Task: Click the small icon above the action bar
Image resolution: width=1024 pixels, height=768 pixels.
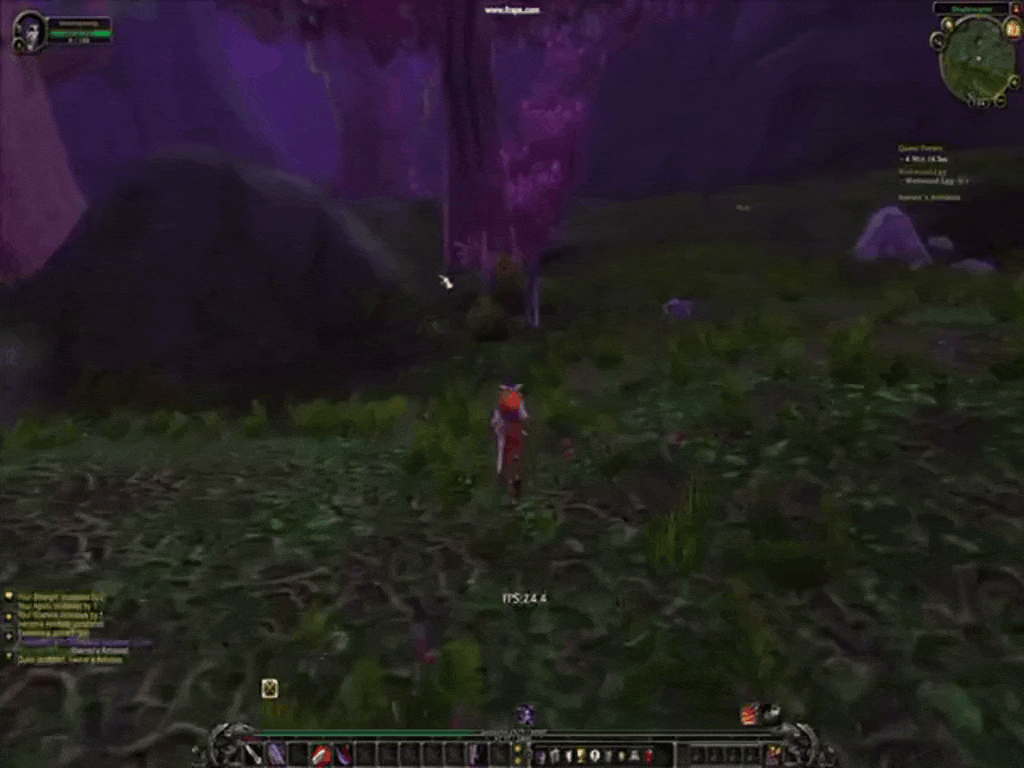Action: tap(269, 688)
